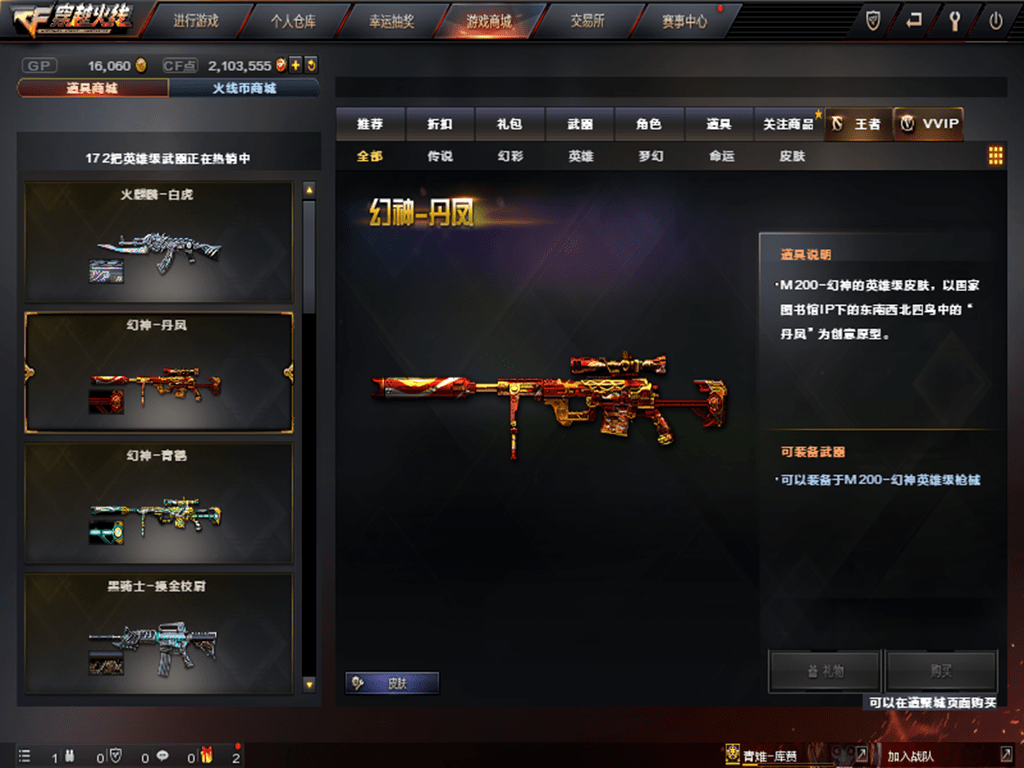1024x768 pixels.
Task: Choose the 黑骑士-摸金校尉 weapon listing
Action: (159, 632)
